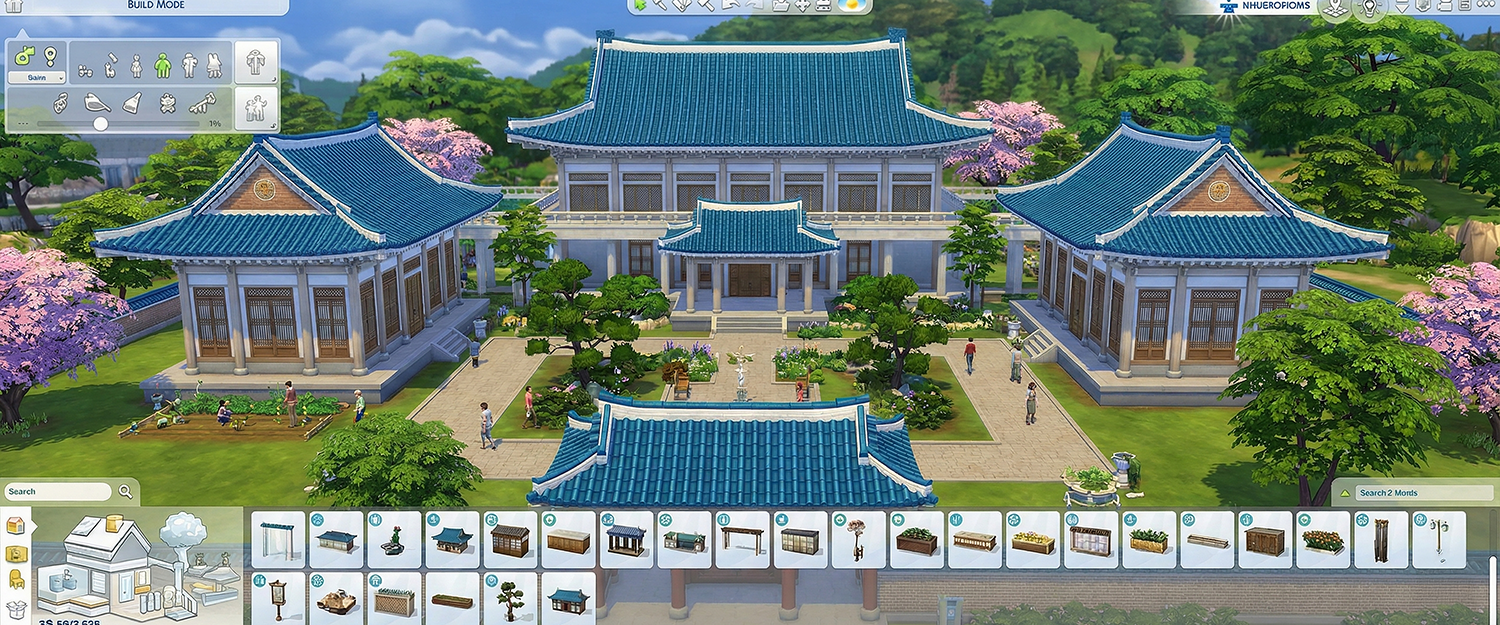Switch to the chair objects category tab

click(x=16, y=578)
